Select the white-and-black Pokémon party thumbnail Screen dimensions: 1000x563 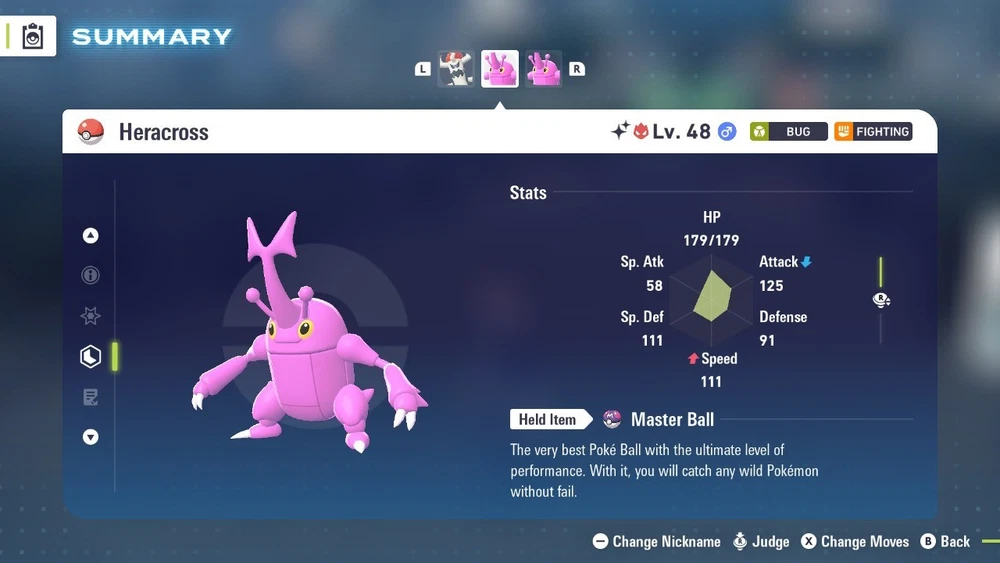coord(457,69)
